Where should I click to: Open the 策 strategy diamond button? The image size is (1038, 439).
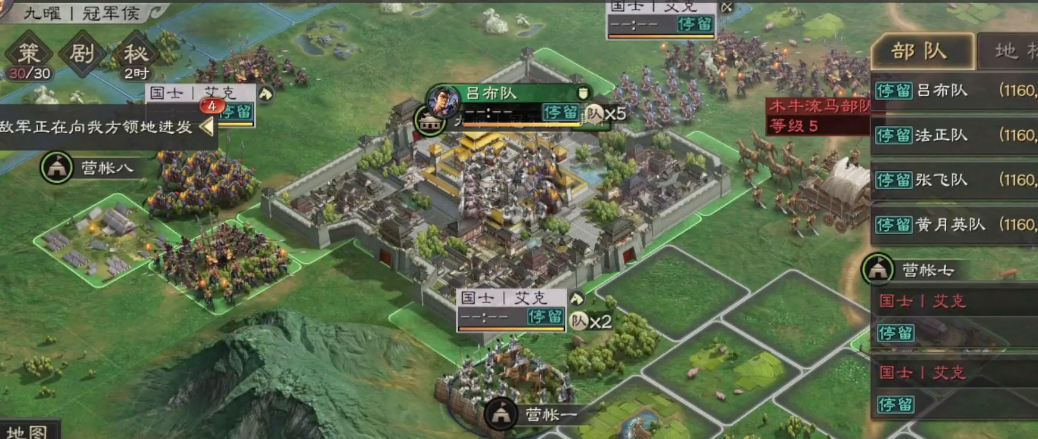pyautogui.click(x=29, y=55)
